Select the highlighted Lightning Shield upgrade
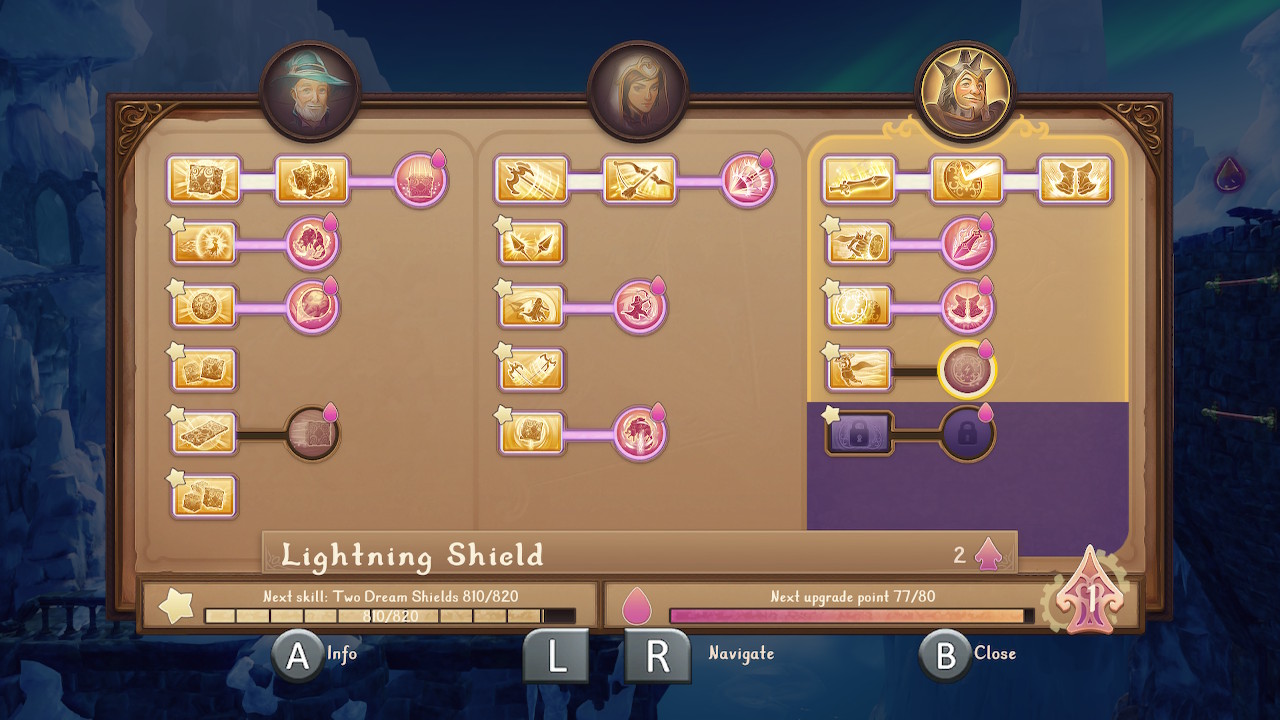The image size is (1280, 720). point(967,370)
